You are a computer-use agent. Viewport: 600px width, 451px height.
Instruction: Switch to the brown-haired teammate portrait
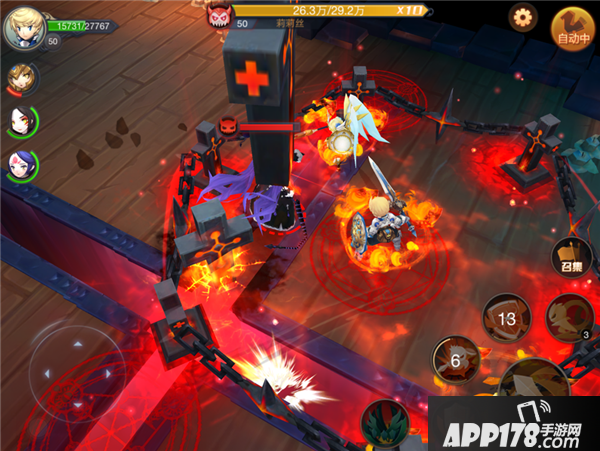(x=20, y=78)
